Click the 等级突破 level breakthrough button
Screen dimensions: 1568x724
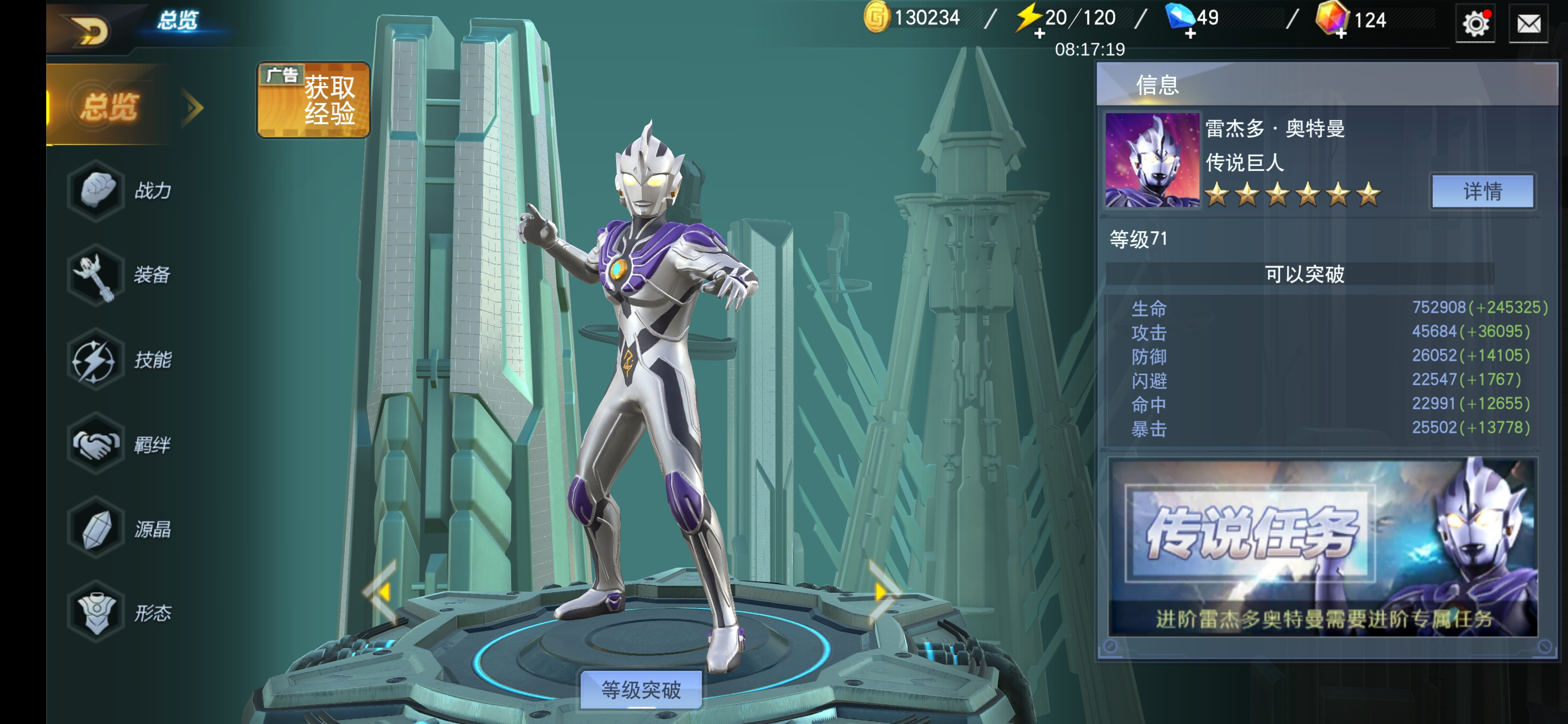click(x=641, y=690)
